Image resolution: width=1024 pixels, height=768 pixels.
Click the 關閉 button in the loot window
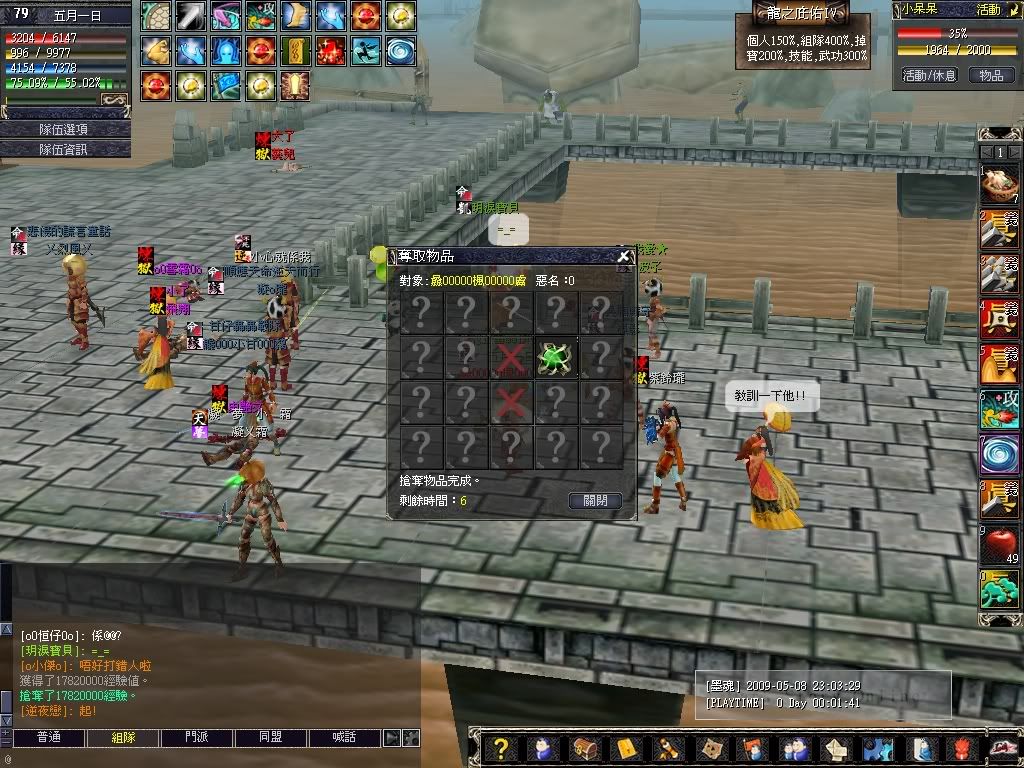pos(595,500)
